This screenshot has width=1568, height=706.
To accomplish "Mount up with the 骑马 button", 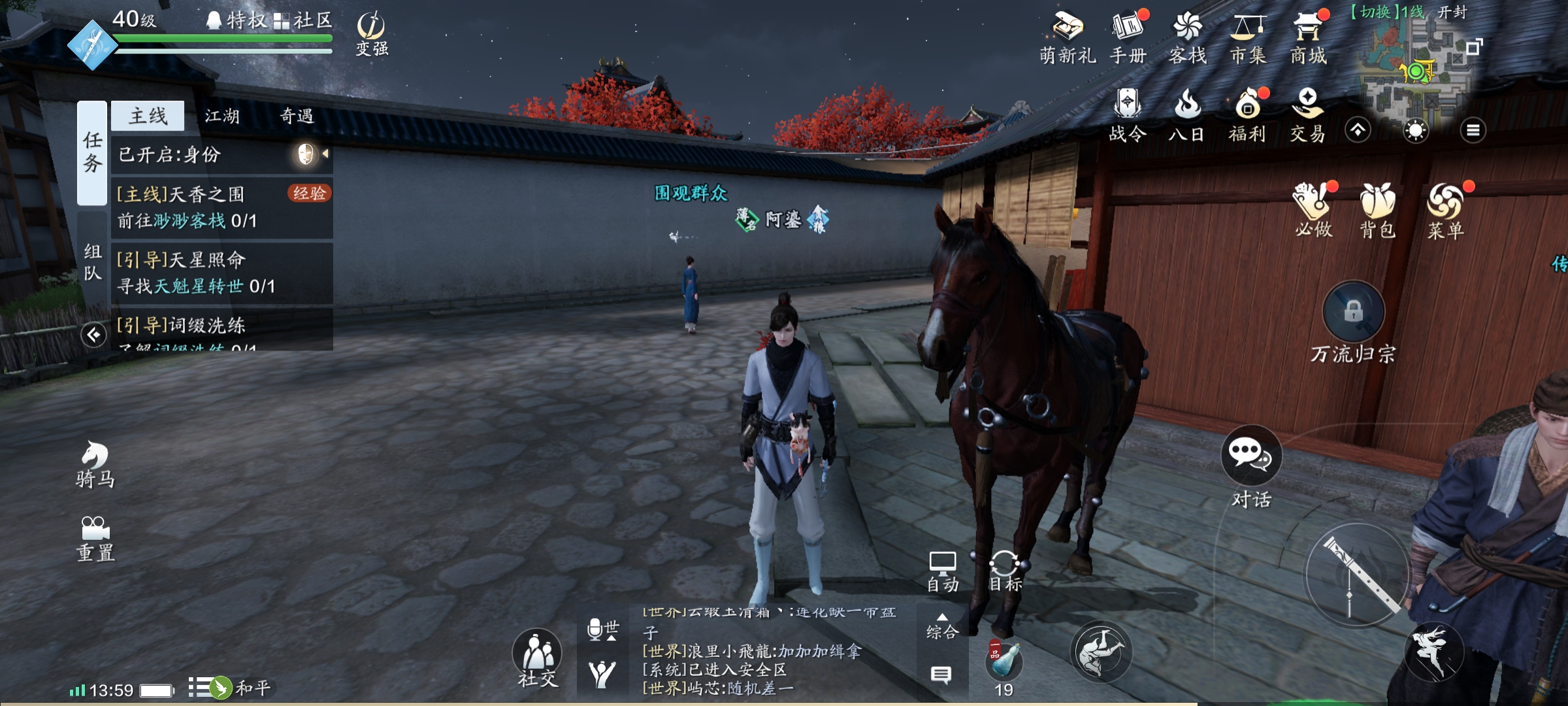I will (x=95, y=464).
